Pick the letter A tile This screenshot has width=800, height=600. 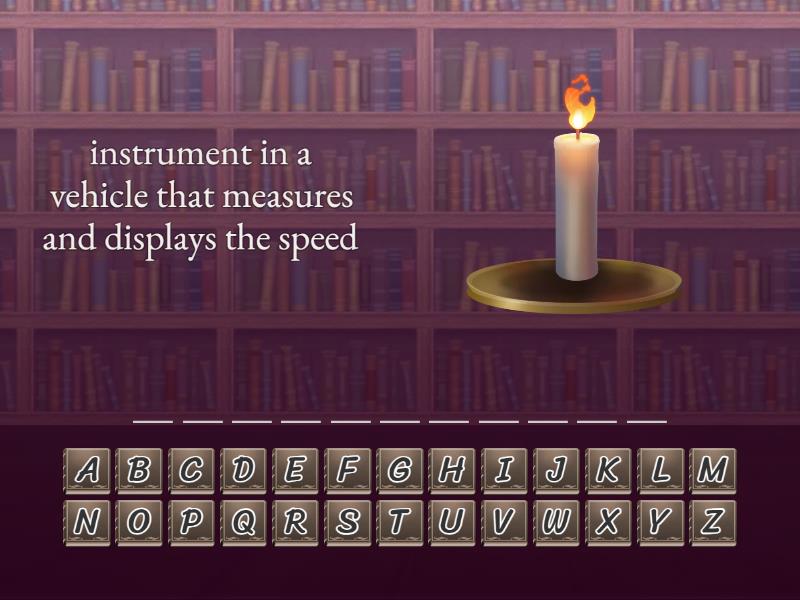tap(87, 470)
